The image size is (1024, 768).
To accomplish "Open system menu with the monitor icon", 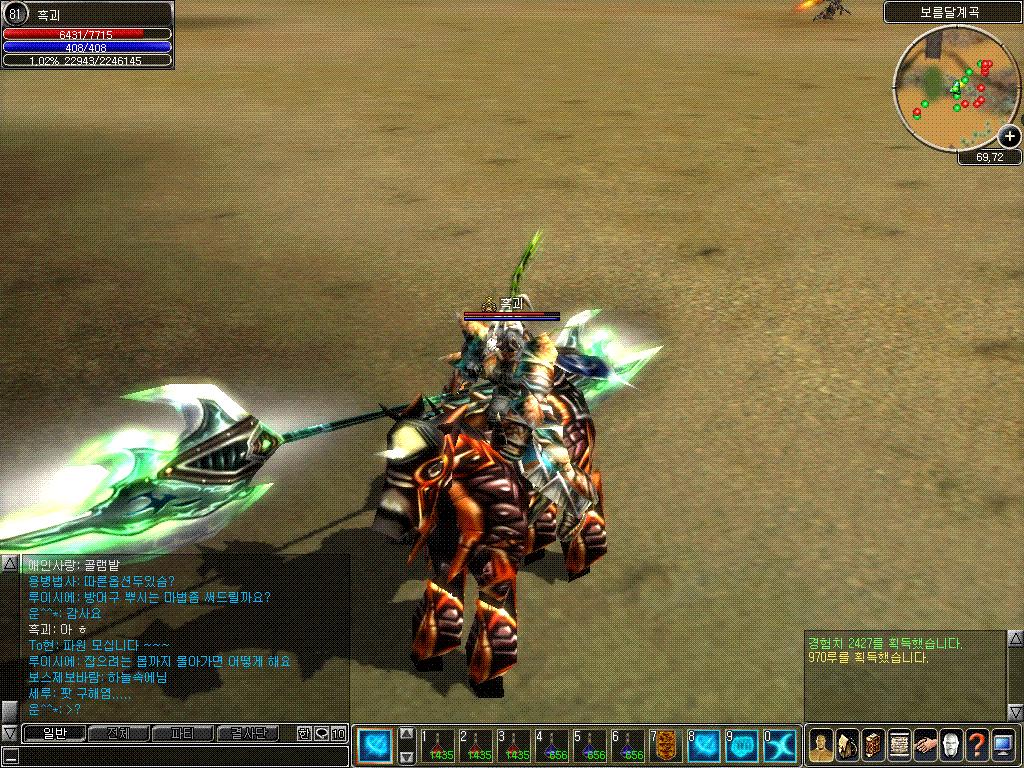I will click(x=1003, y=745).
